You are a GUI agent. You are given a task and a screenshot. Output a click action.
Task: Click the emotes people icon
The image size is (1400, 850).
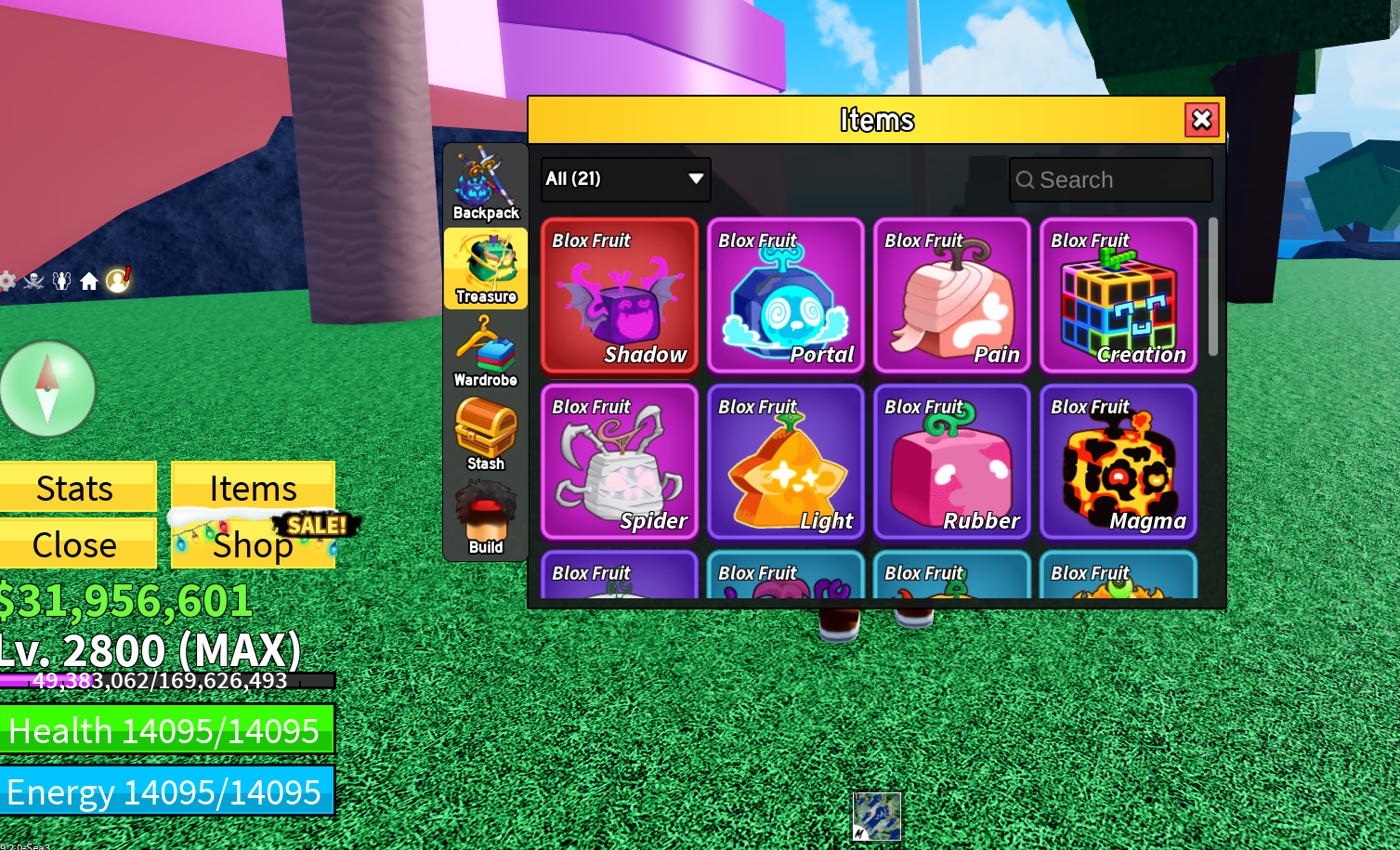point(61,281)
